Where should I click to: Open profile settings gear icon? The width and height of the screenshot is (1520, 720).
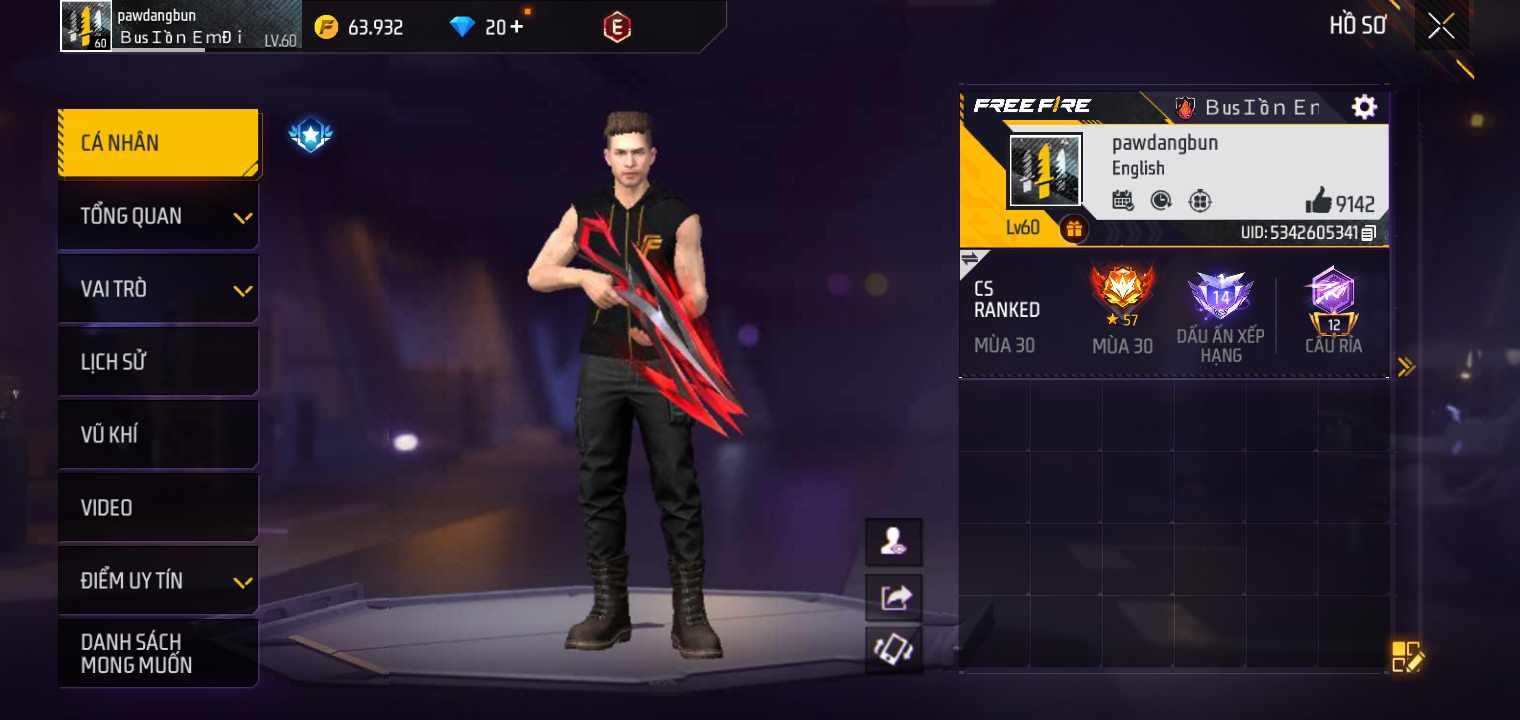click(x=1364, y=107)
